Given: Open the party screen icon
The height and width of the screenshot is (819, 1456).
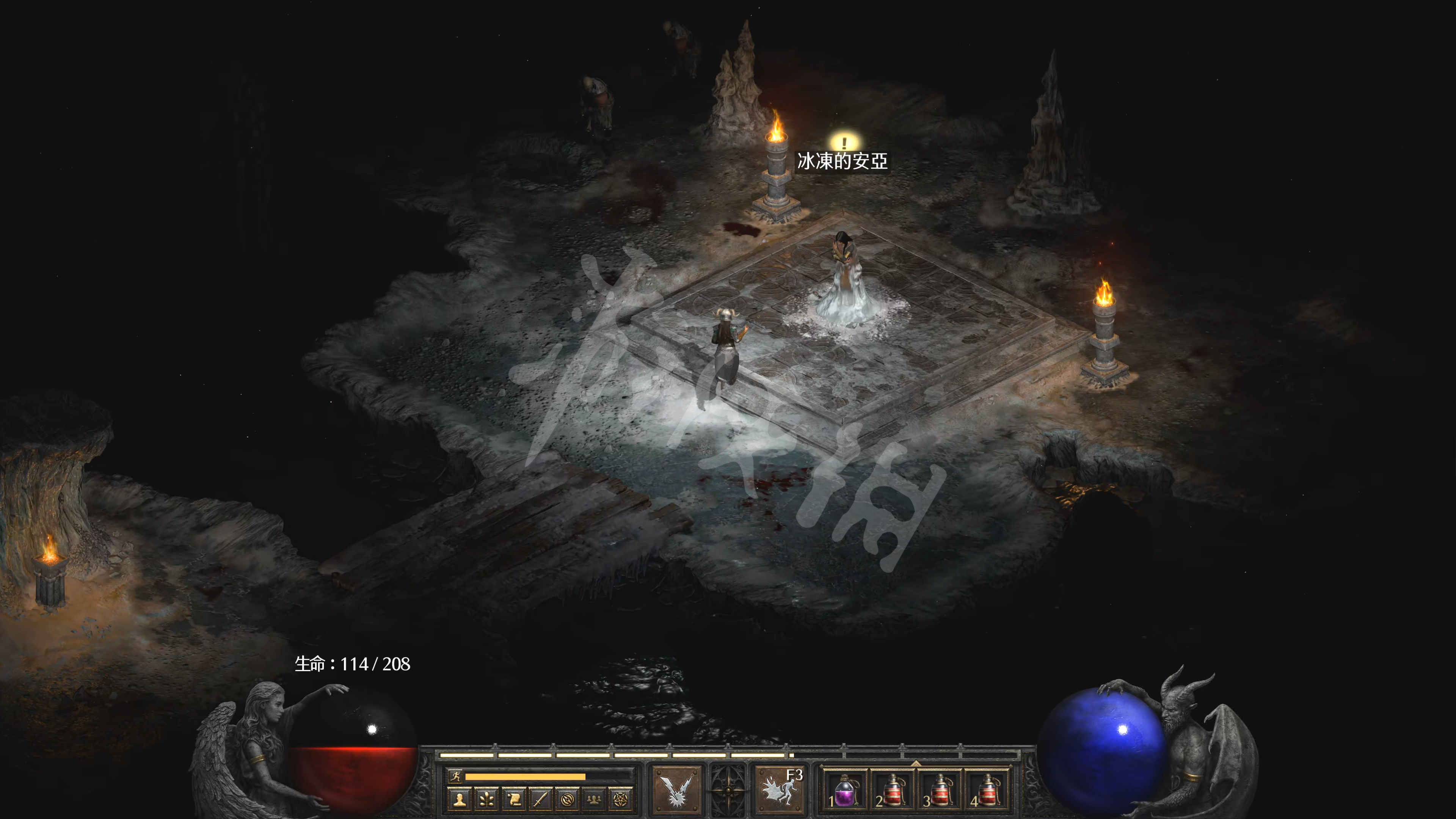Looking at the screenshot, I should tap(593, 799).
